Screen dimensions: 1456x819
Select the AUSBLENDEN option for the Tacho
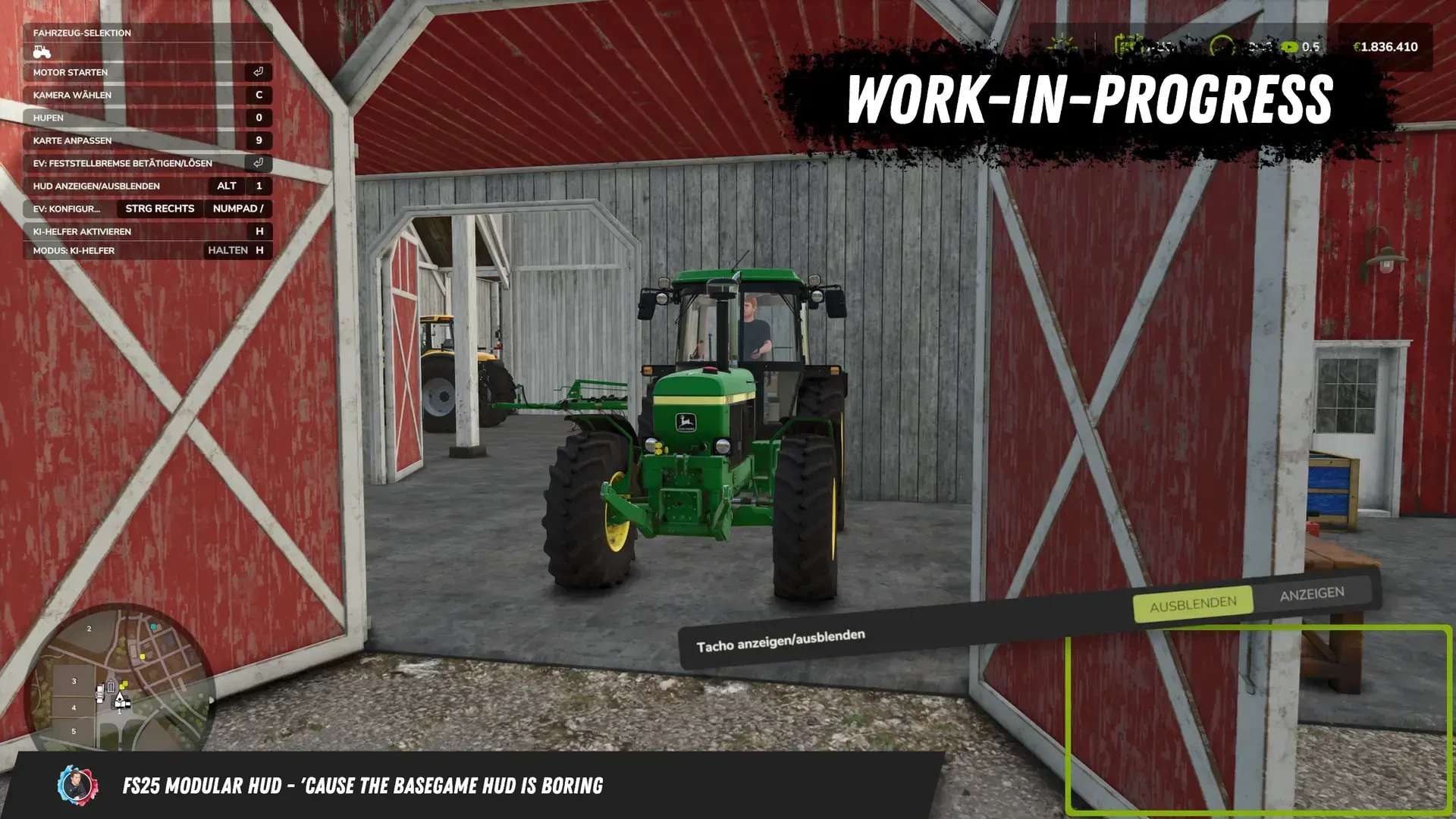tap(1193, 604)
